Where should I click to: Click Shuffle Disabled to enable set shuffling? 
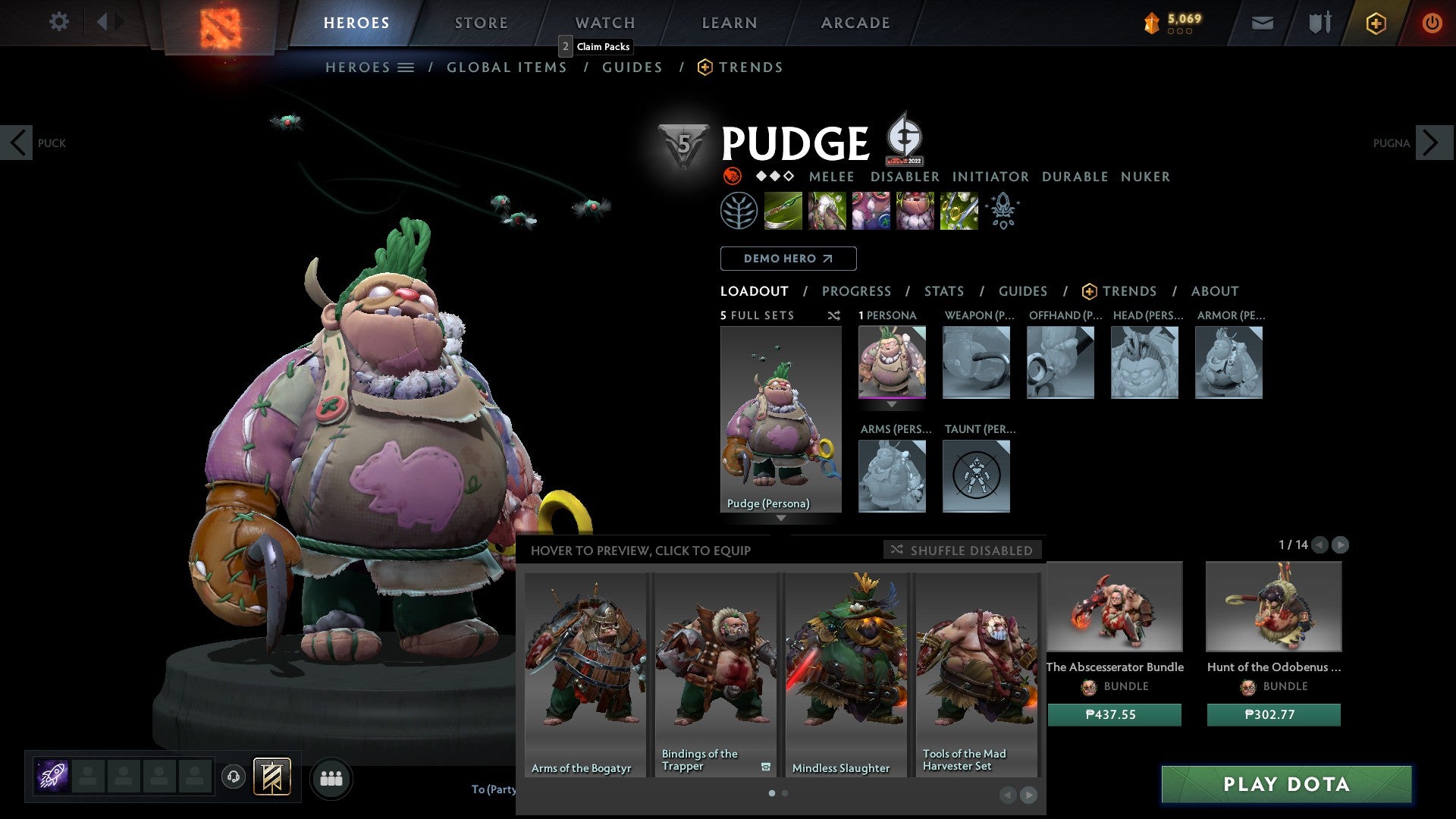962,551
